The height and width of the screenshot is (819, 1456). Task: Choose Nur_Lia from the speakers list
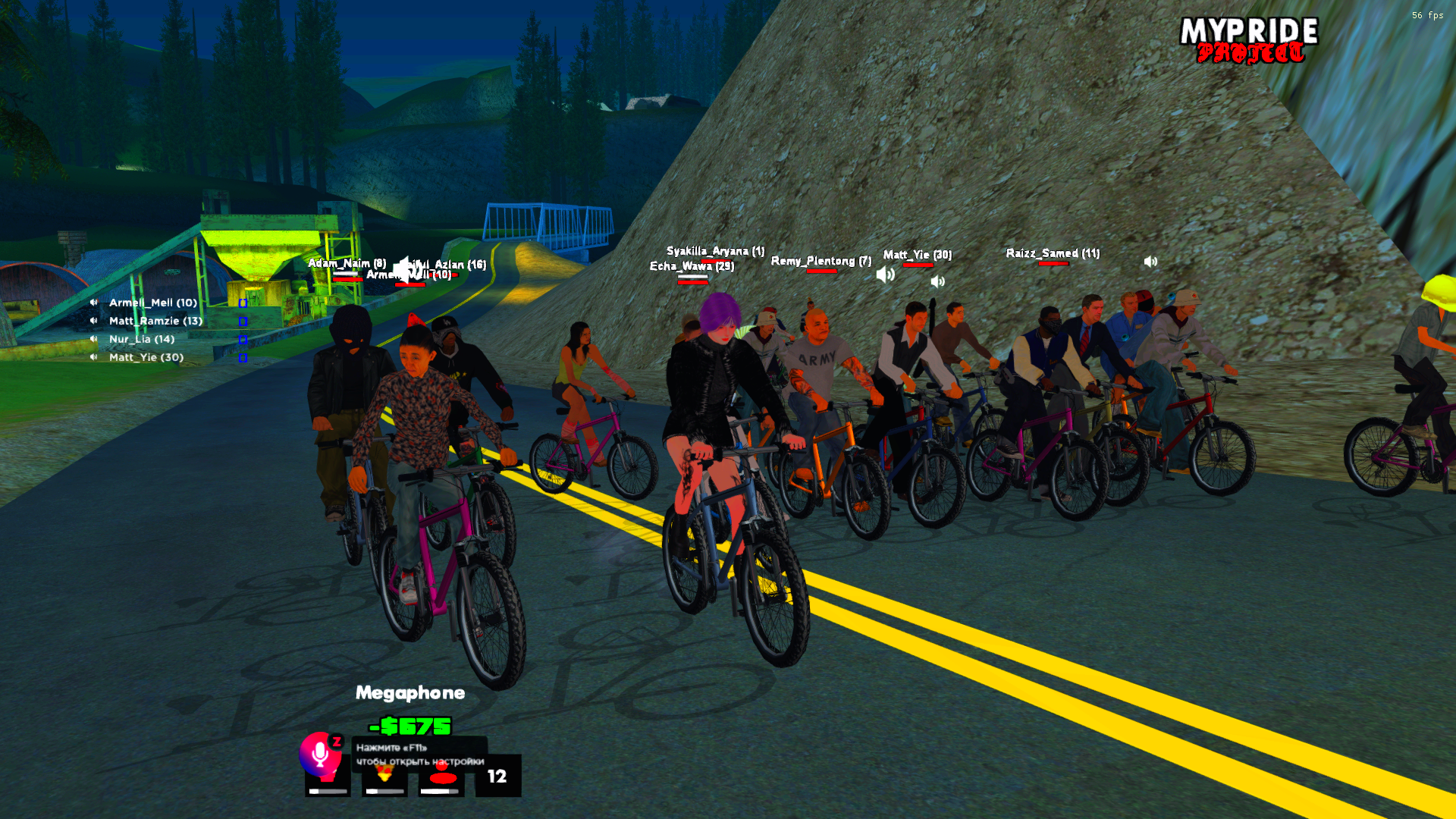[x=141, y=339]
